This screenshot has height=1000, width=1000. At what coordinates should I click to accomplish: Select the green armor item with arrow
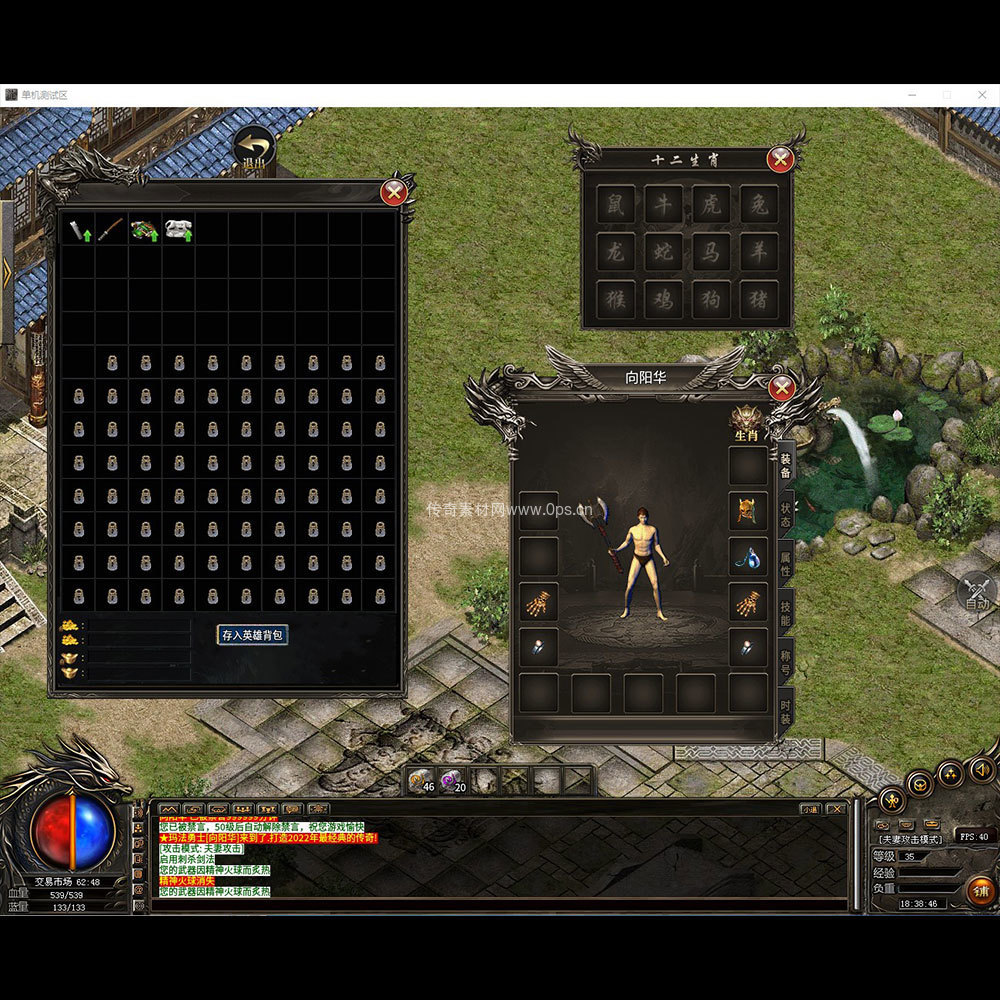(x=145, y=229)
